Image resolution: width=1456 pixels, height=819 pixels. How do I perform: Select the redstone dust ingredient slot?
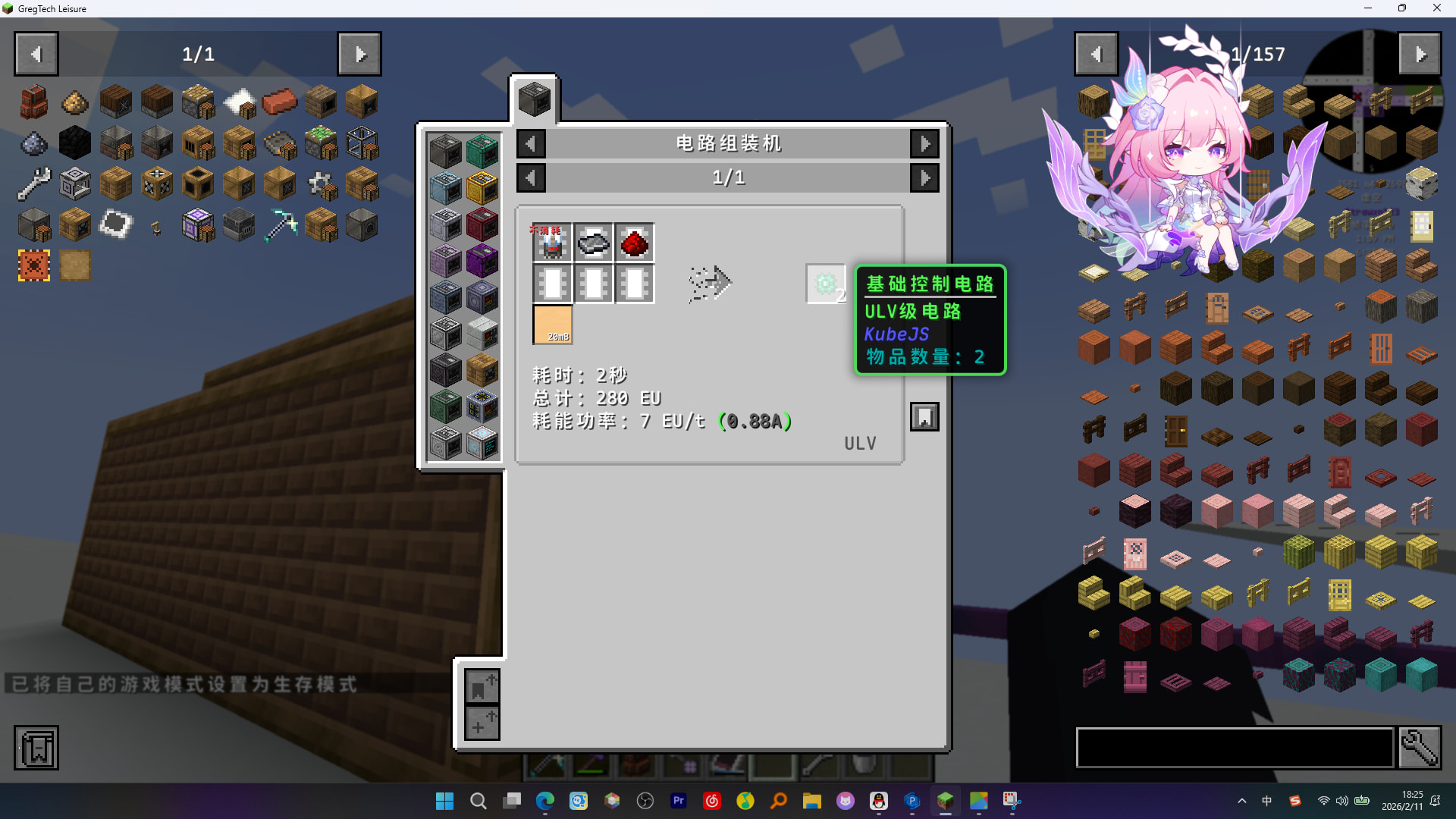click(x=635, y=243)
